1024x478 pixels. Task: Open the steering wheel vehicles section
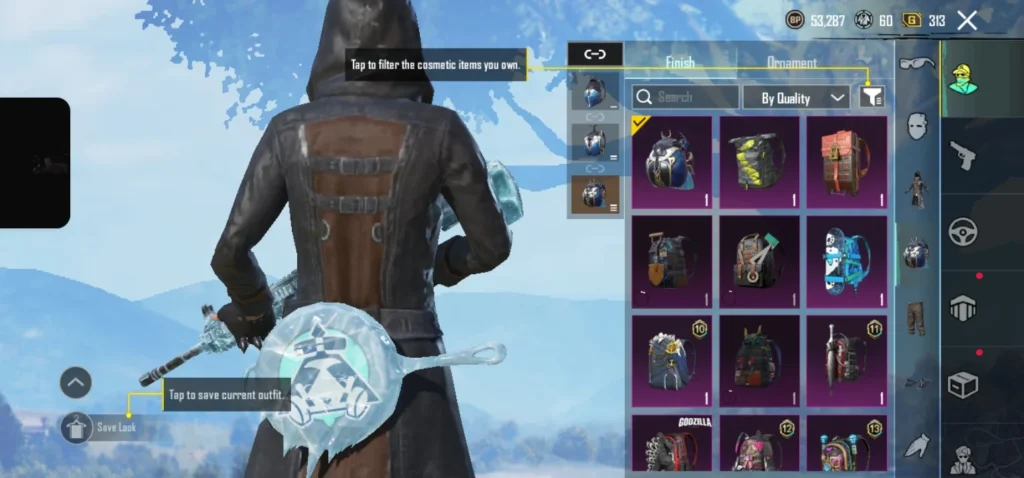coord(962,231)
